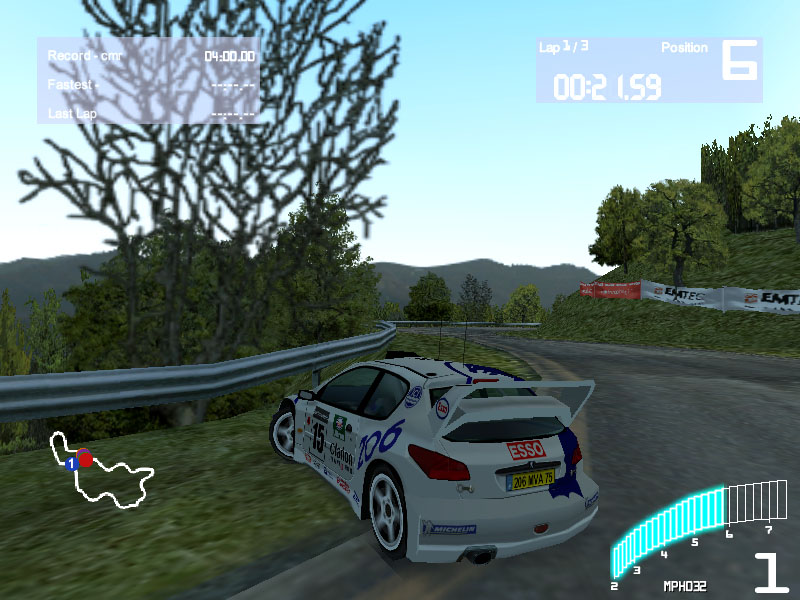Select the red opponent marker on minimap
Screen dimensions: 800x600
coord(85,459)
